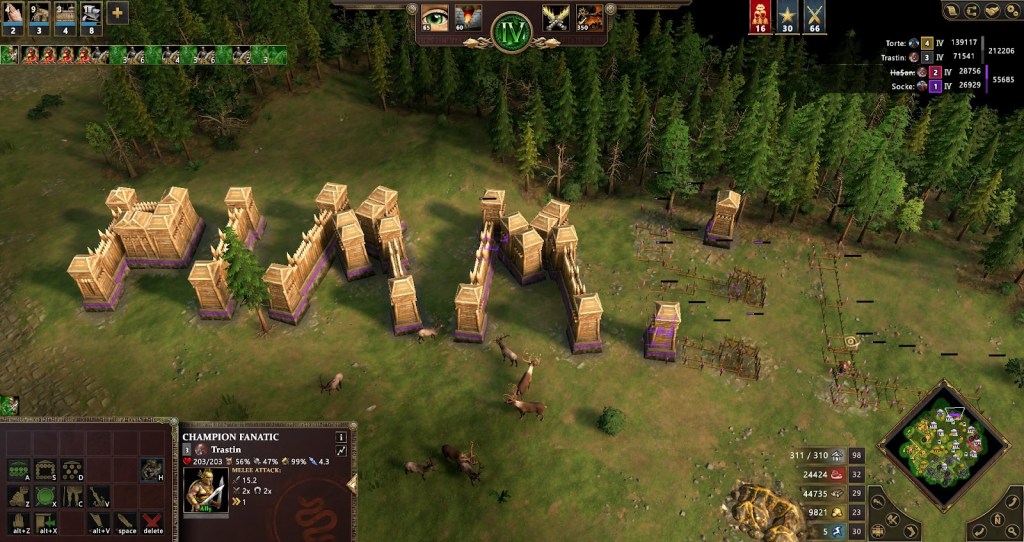Activate the green eye god power
The height and width of the screenshot is (542, 1024).
pos(435,18)
